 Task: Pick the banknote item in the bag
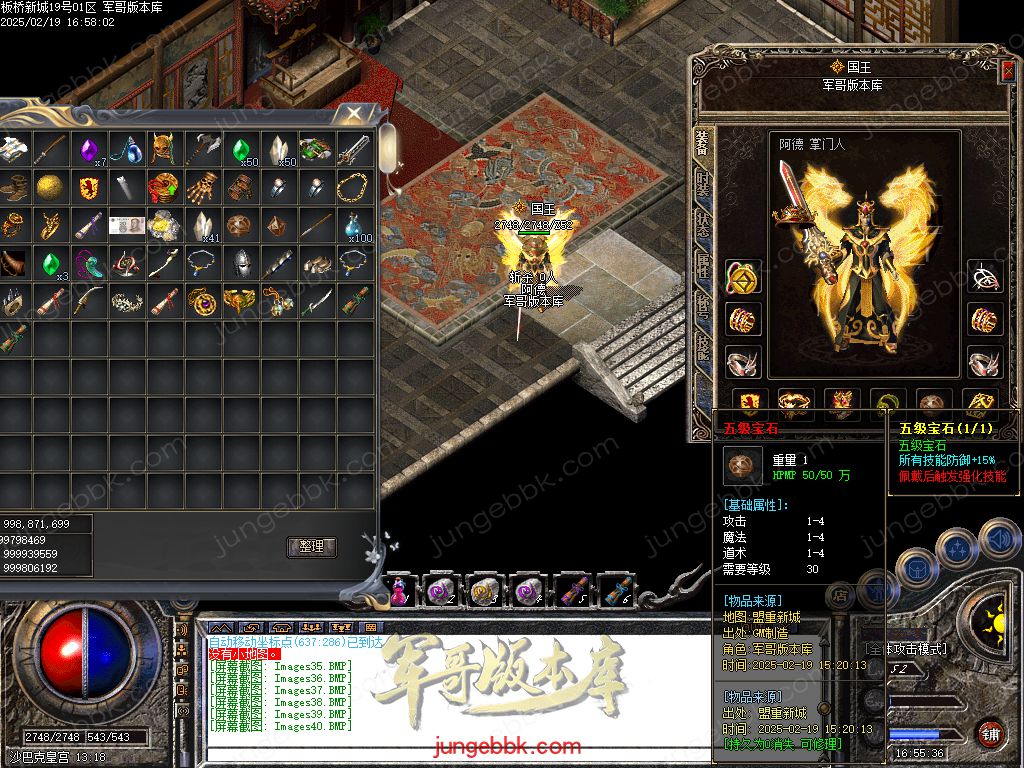[126, 224]
